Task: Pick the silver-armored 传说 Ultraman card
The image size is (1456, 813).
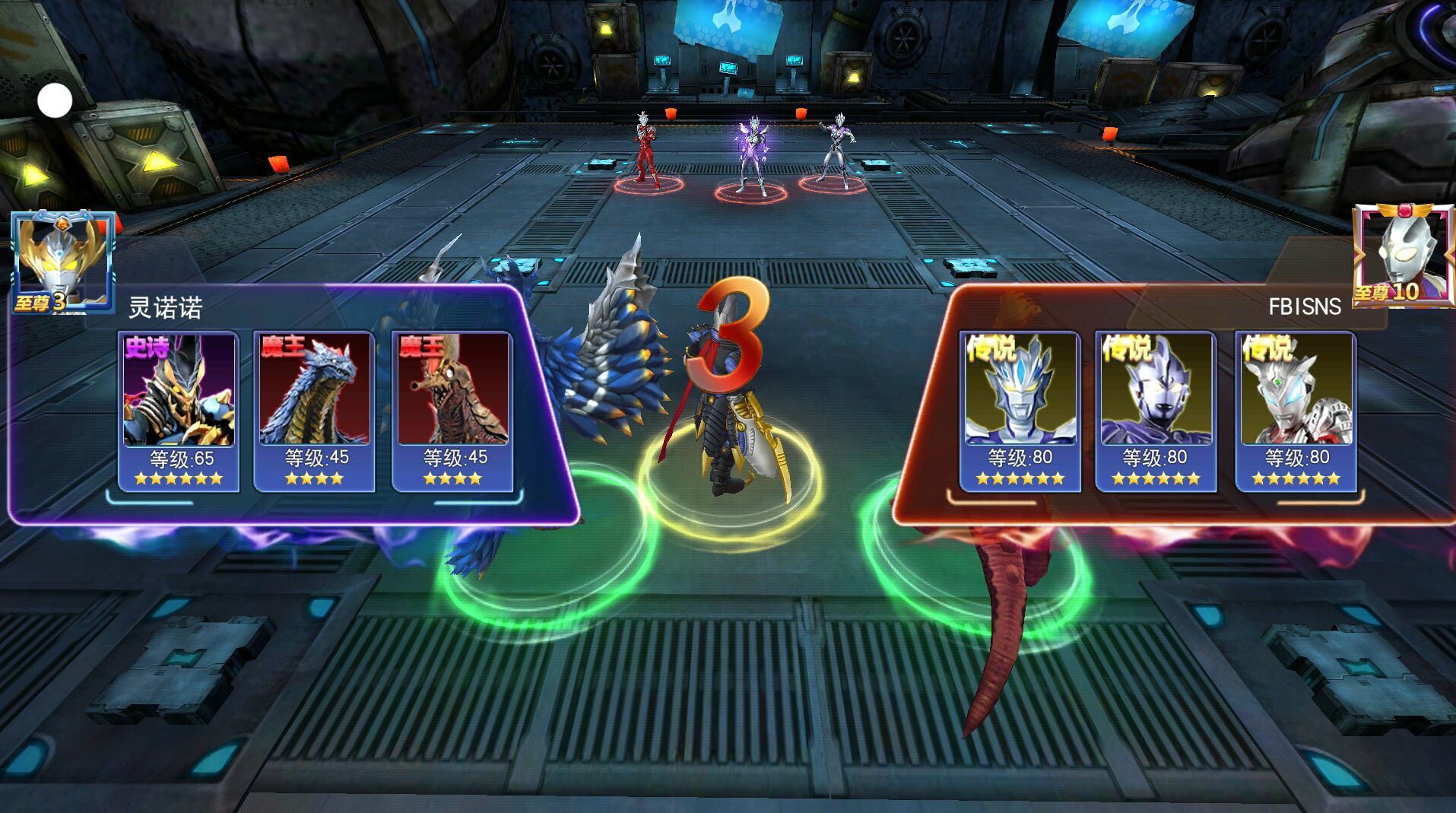Action: (1296, 411)
